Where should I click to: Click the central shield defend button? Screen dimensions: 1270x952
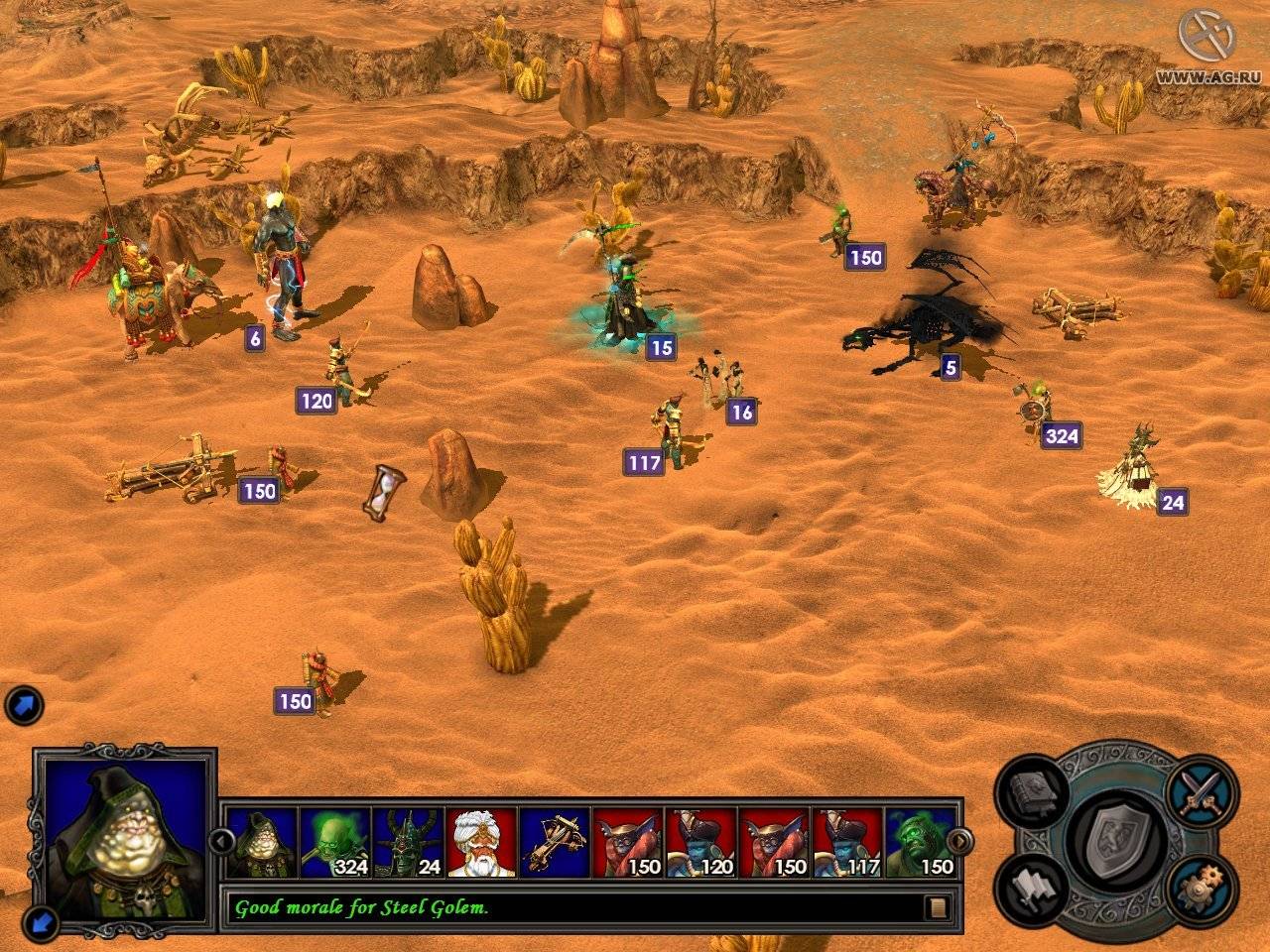tap(1119, 837)
